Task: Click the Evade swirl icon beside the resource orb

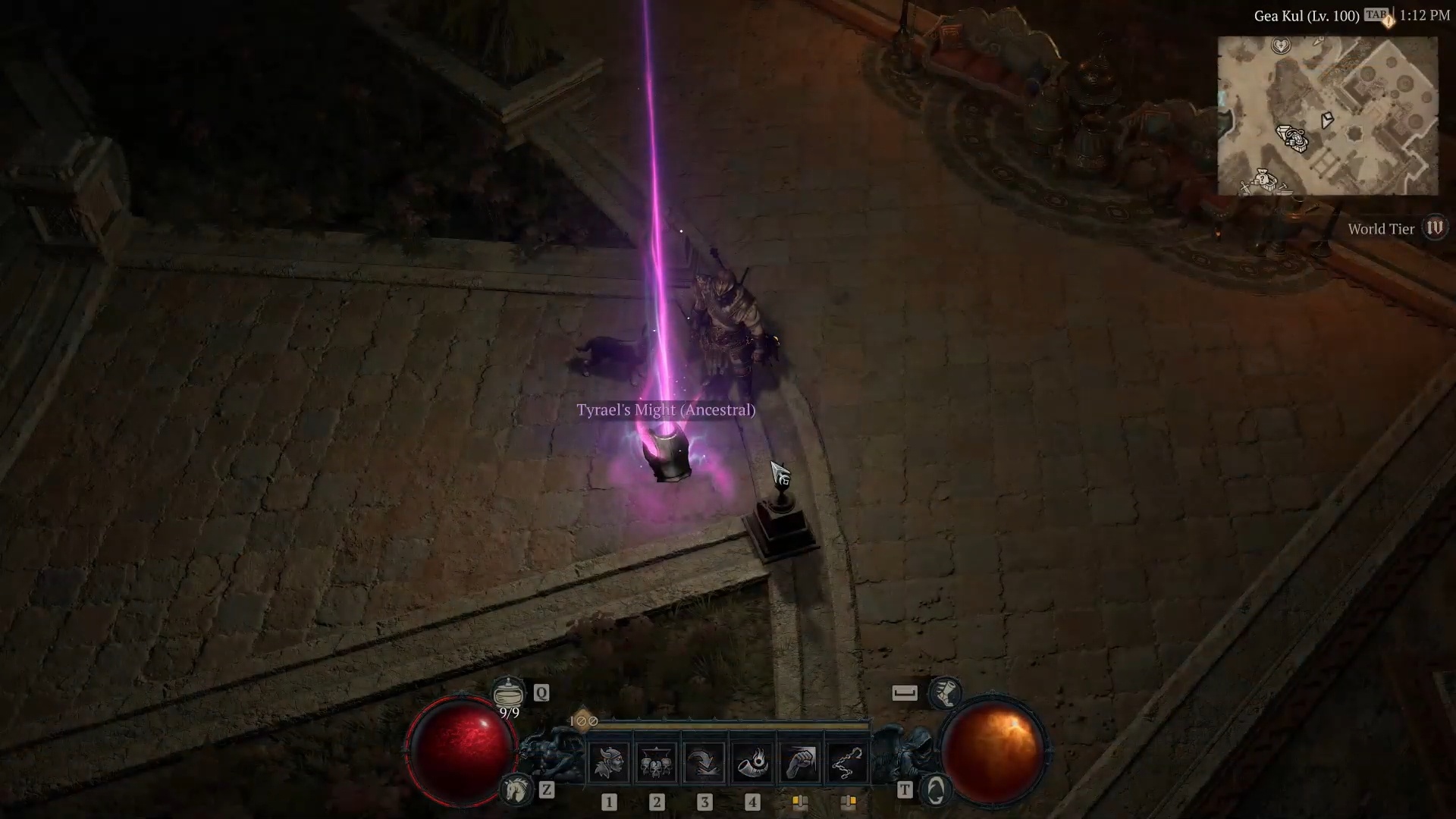Action: tap(937, 789)
